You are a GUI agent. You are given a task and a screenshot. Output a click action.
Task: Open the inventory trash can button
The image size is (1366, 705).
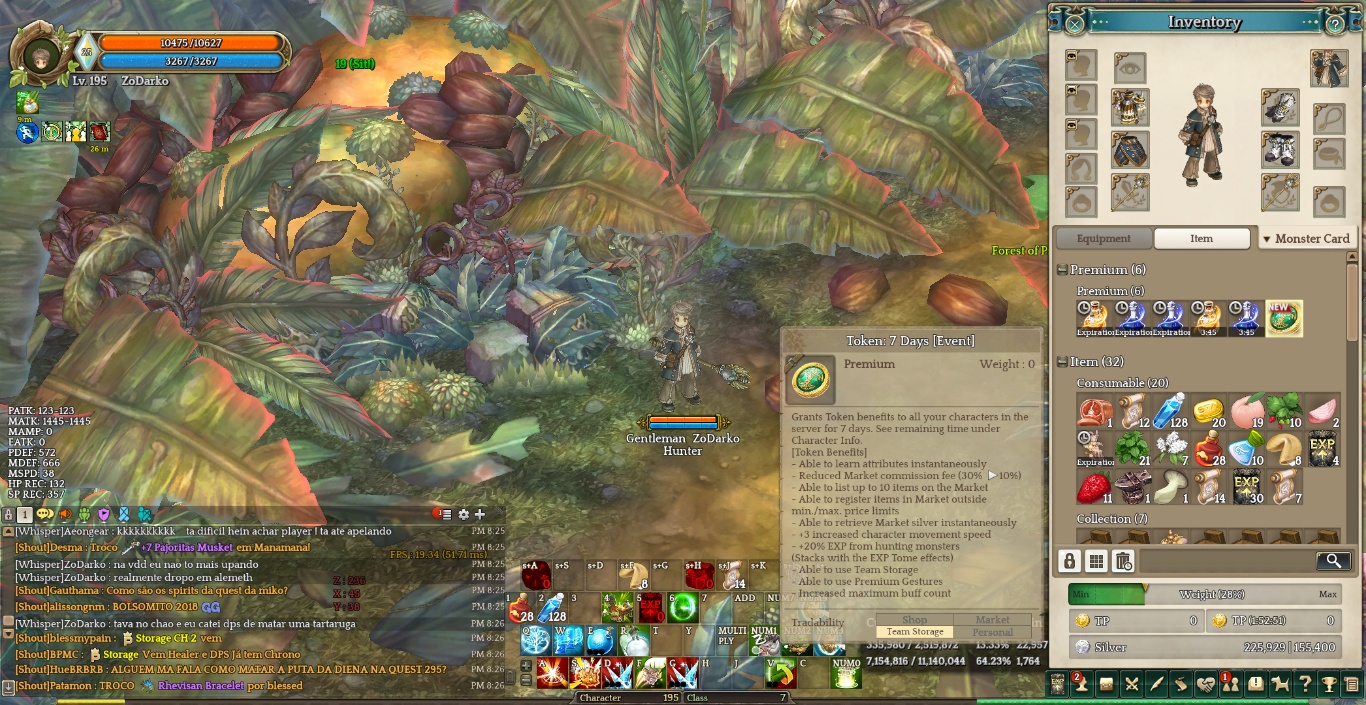click(1123, 561)
